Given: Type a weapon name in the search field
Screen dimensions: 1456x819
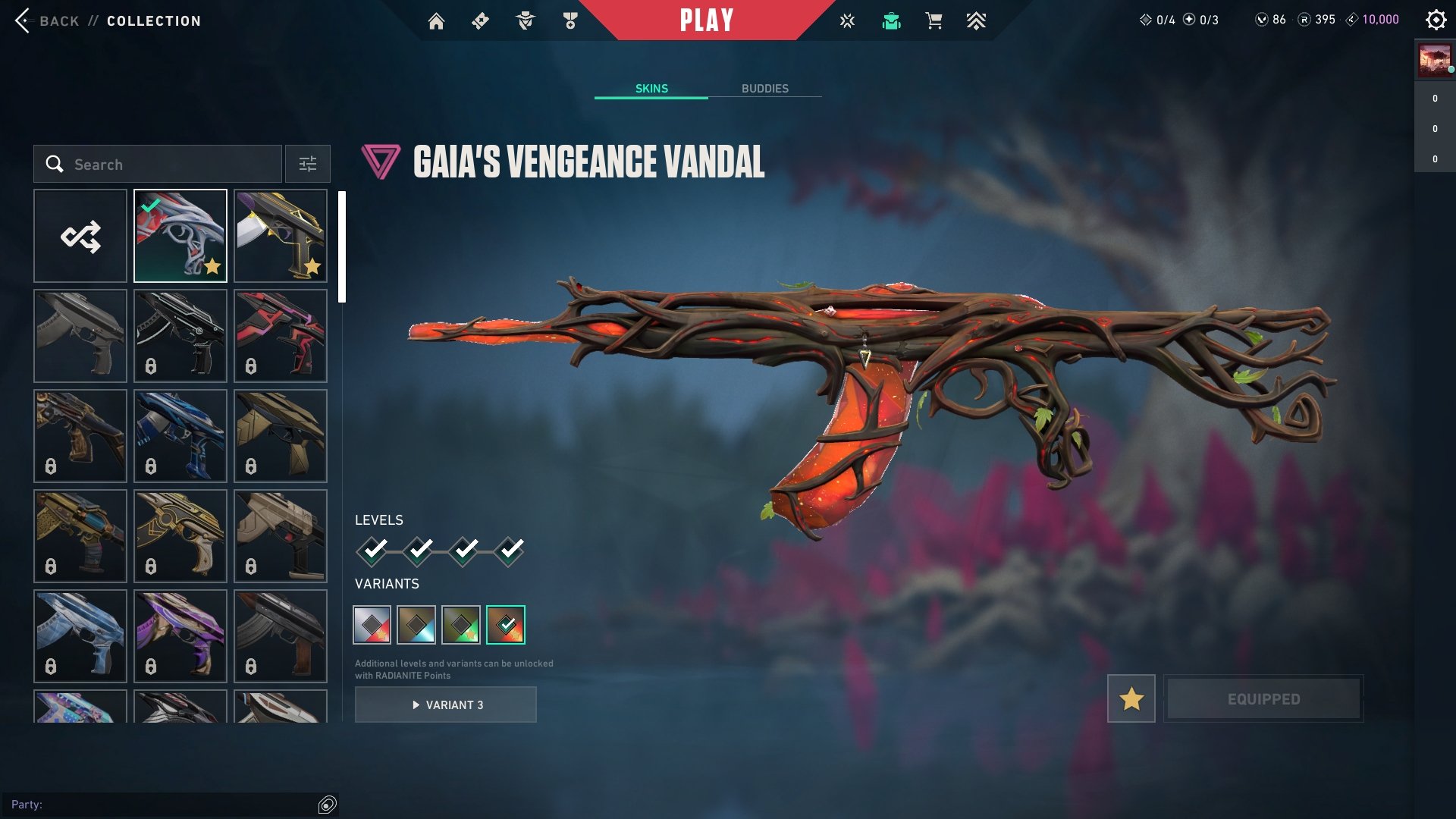Looking at the screenshot, I should pyautogui.click(x=159, y=164).
